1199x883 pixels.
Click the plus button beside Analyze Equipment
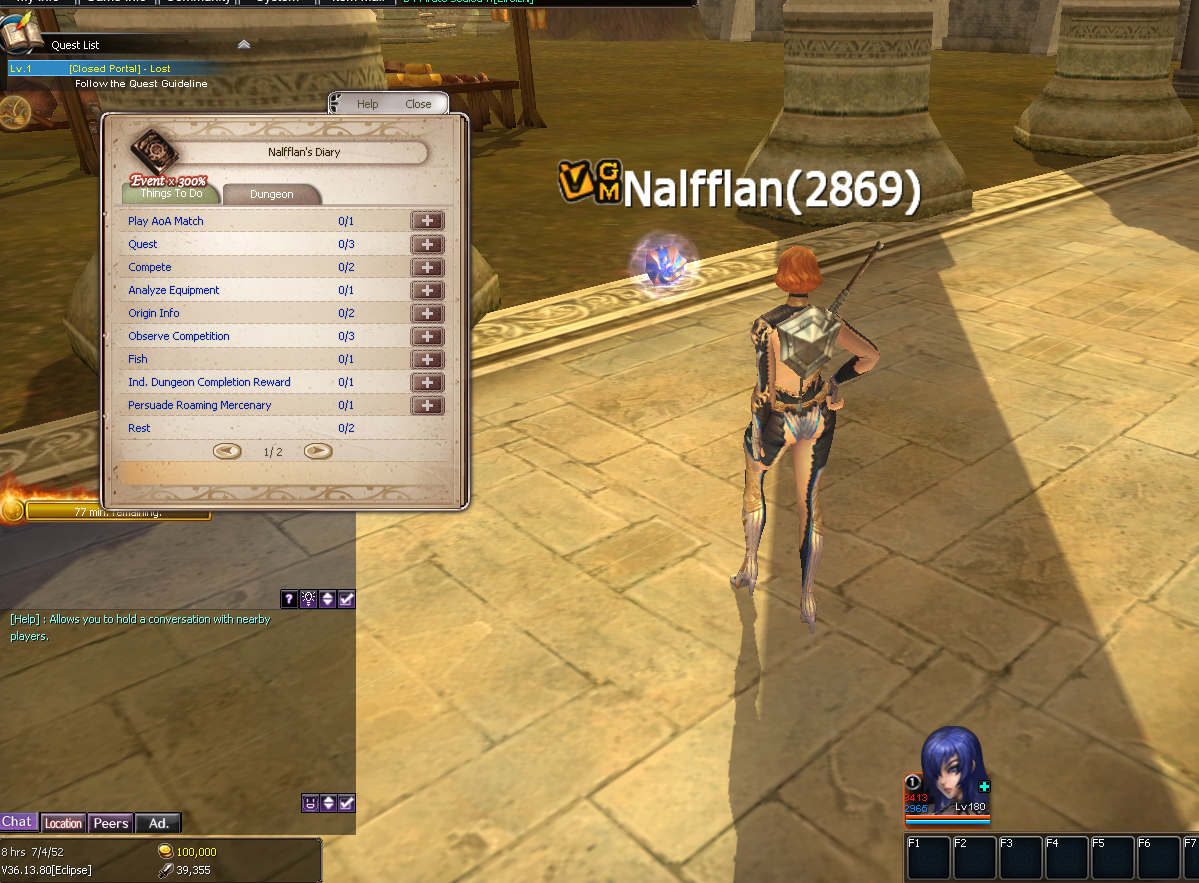pos(427,290)
